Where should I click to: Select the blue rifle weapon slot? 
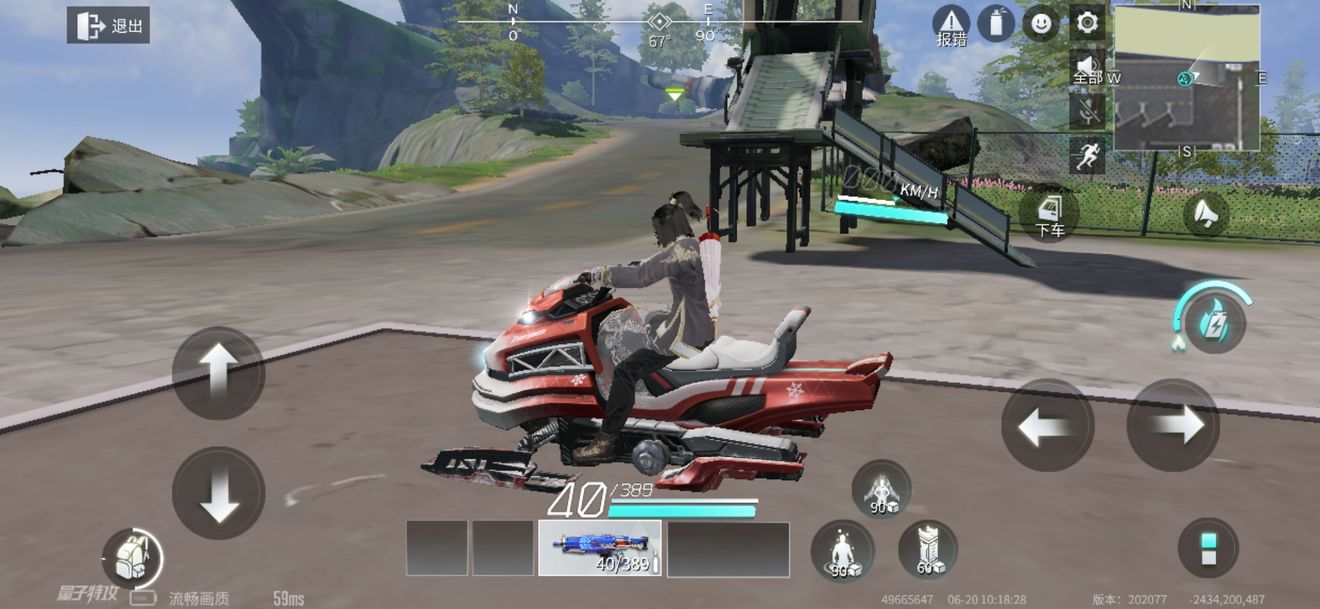pos(599,548)
